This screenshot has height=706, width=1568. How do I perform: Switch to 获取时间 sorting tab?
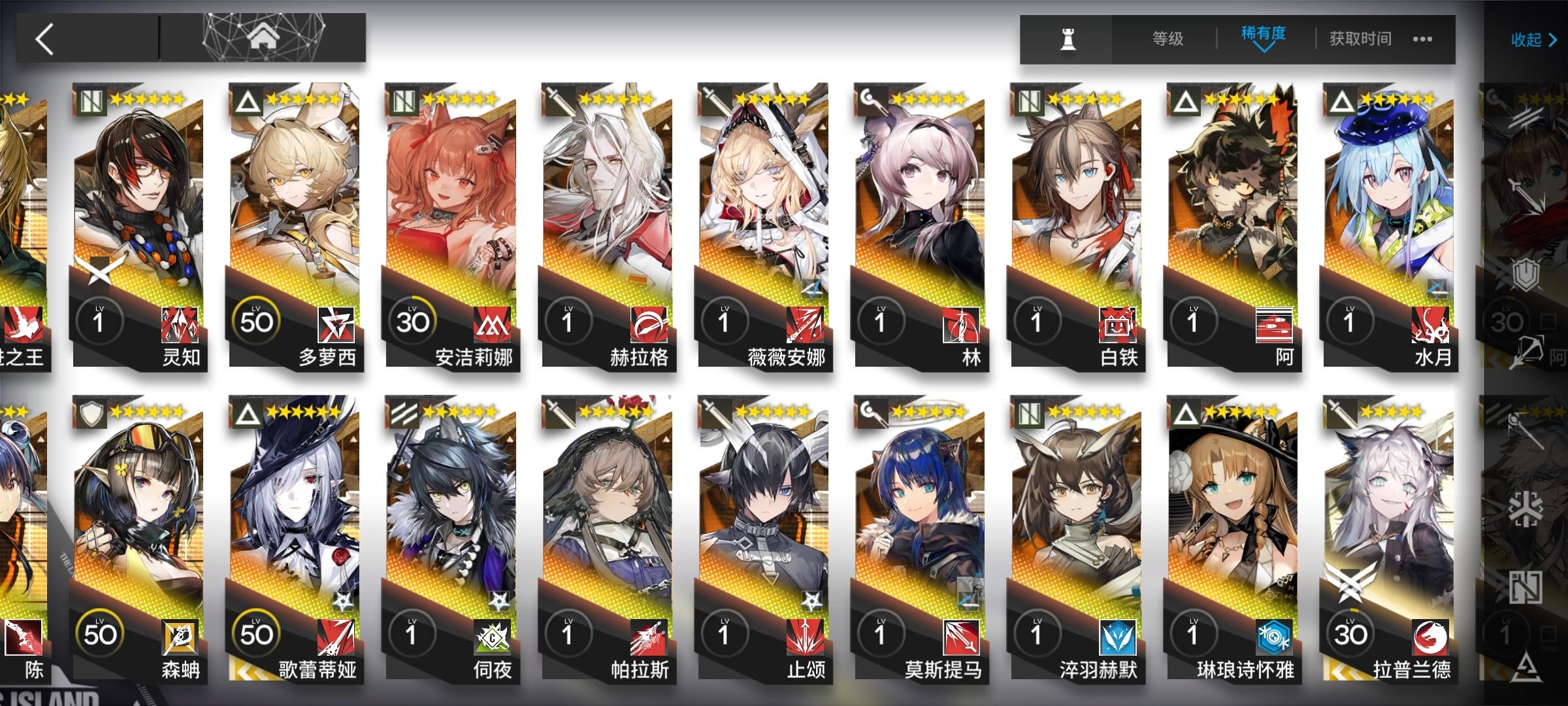1358,38
